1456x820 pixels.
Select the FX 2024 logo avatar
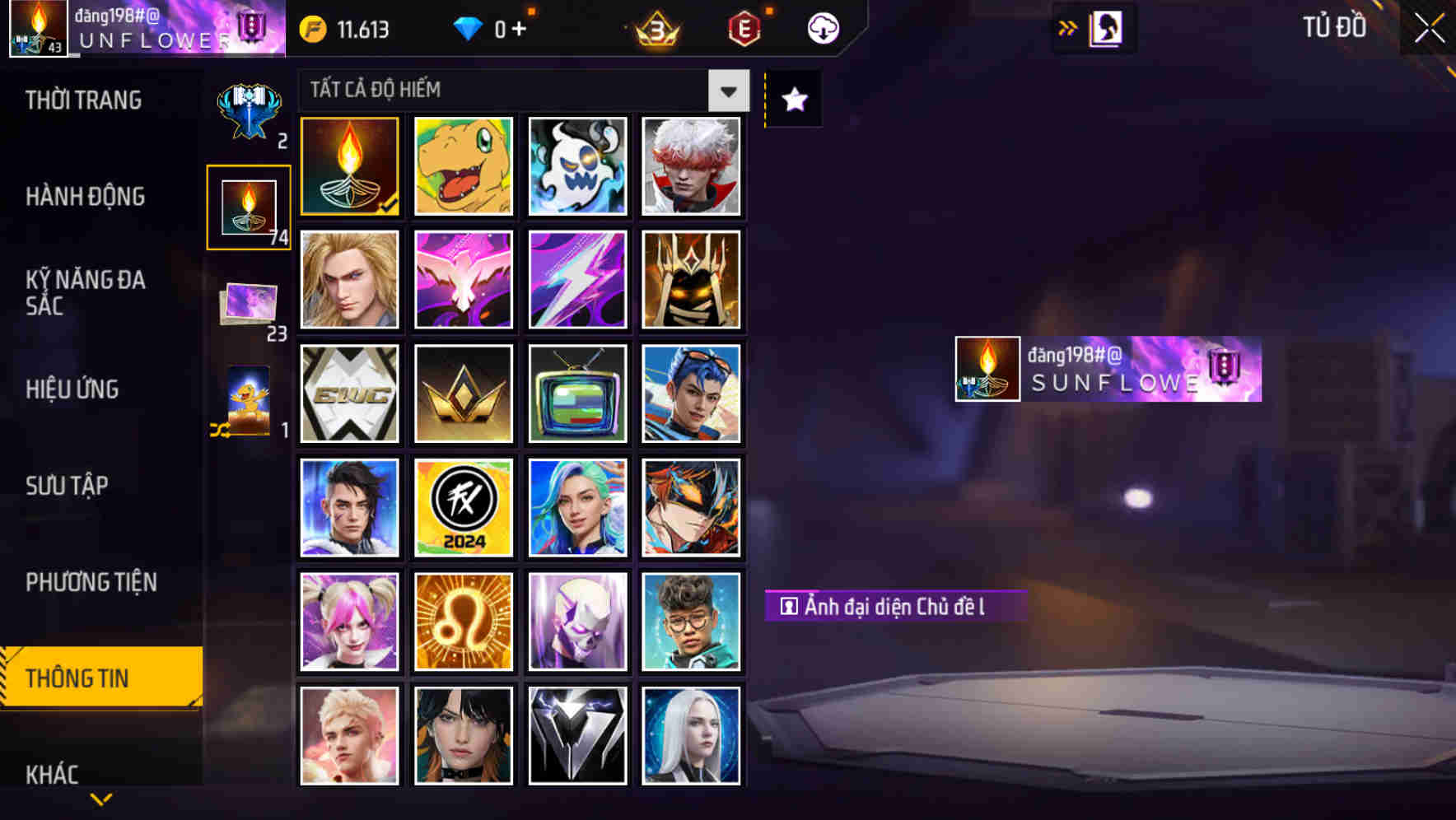(x=463, y=507)
